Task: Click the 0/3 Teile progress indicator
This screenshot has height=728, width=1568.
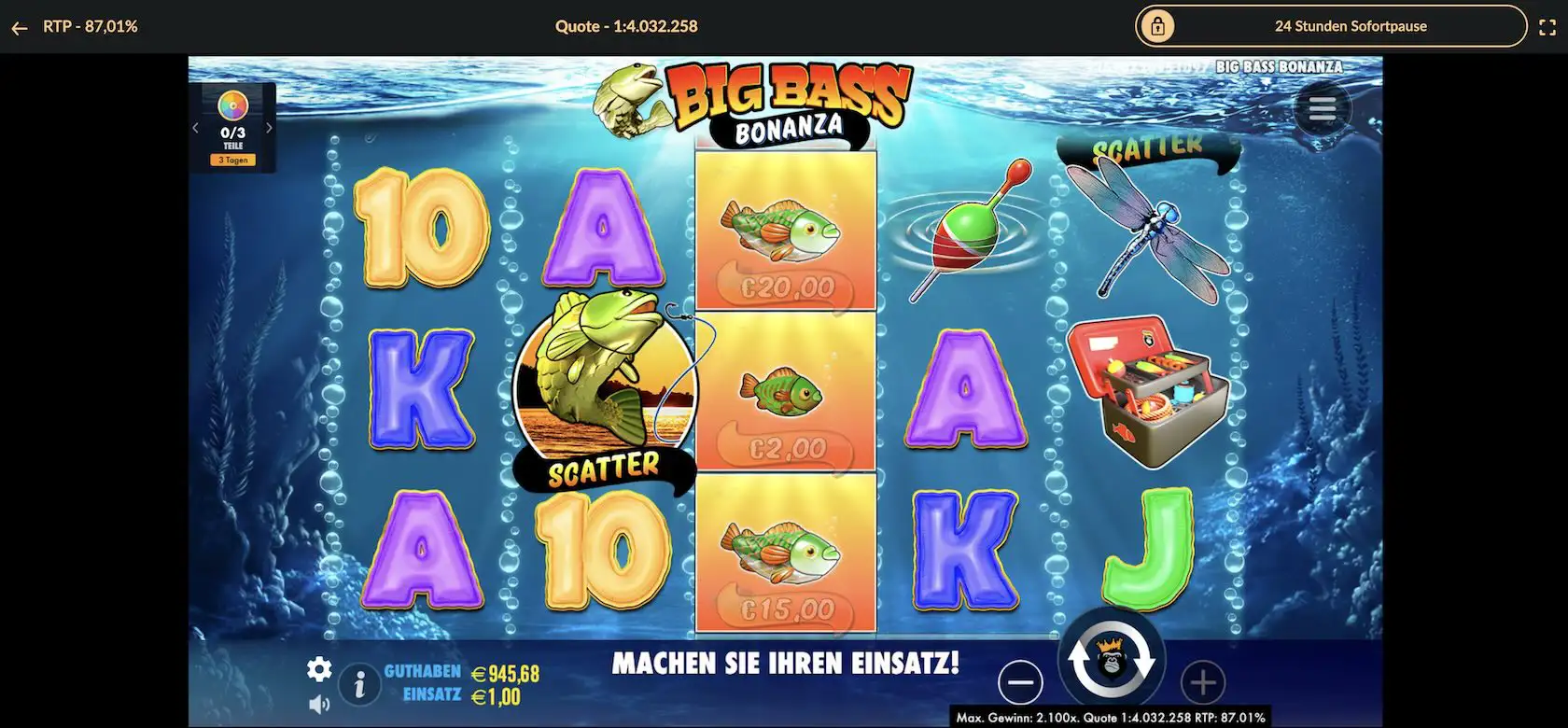Action: (x=232, y=138)
